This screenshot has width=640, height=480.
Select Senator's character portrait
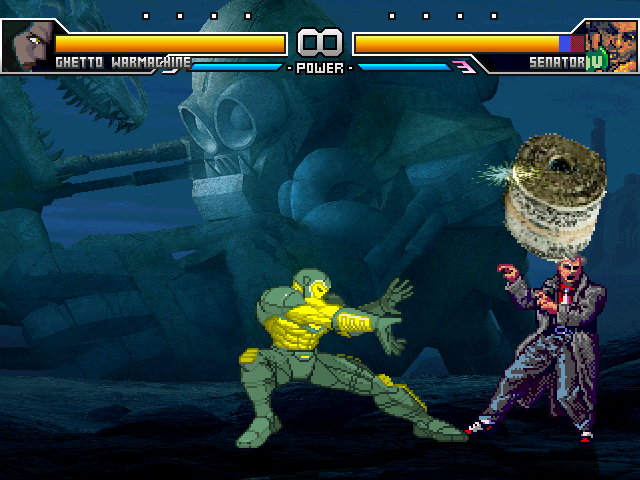tap(612, 44)
